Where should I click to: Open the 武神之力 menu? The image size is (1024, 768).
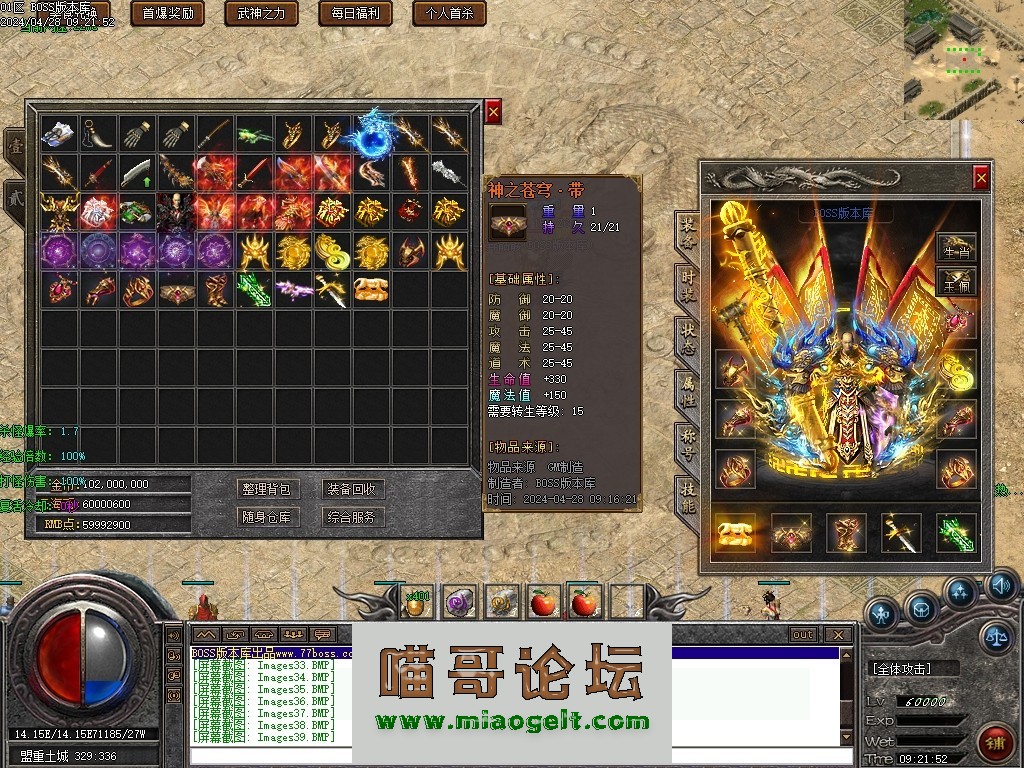click(261, 13)
